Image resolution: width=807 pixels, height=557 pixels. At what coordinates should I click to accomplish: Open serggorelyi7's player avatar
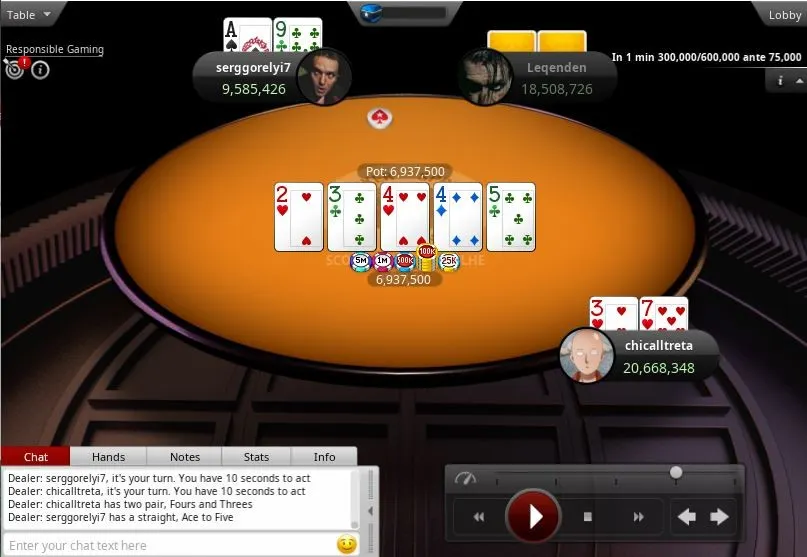pos(324,77)
